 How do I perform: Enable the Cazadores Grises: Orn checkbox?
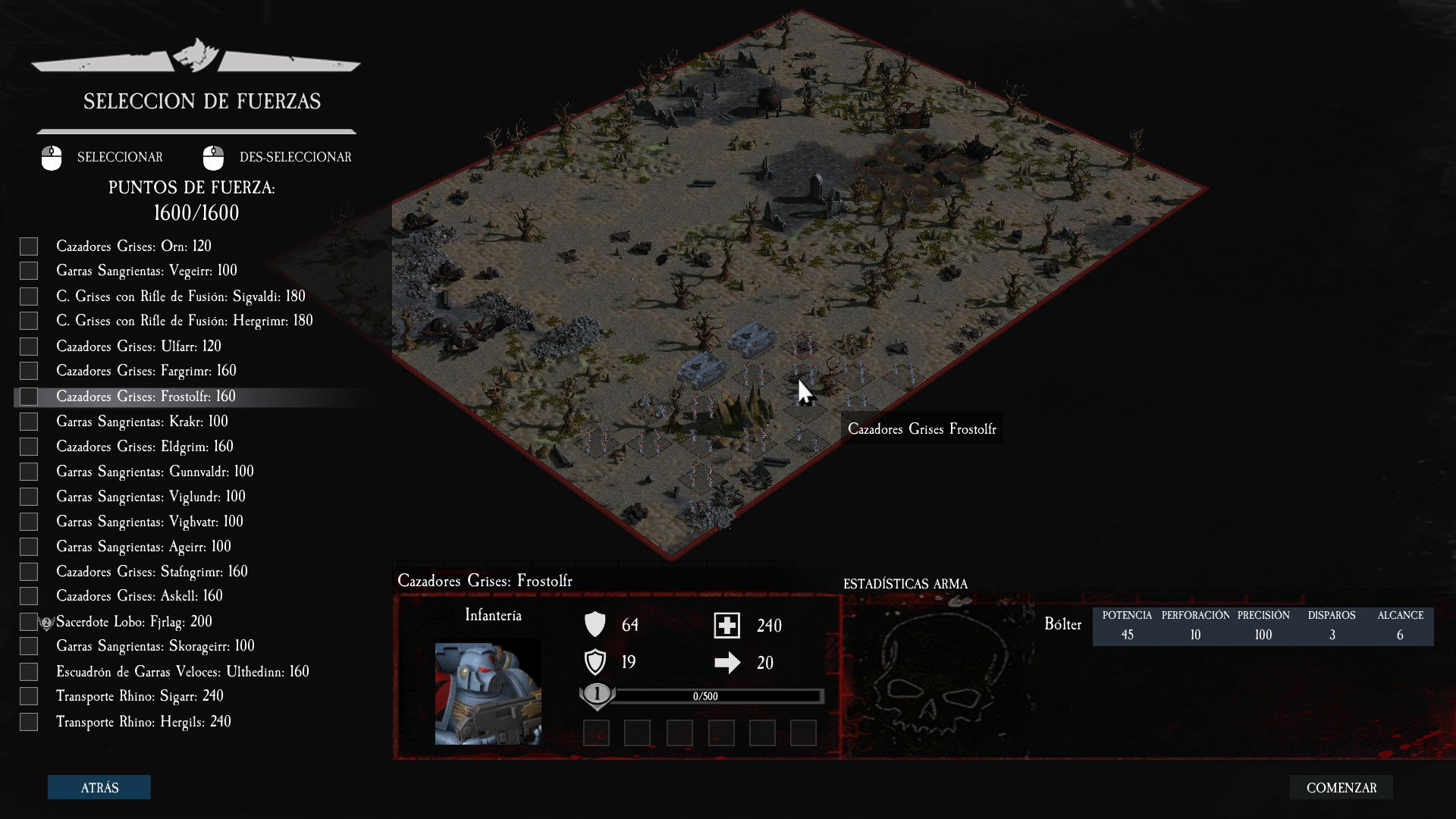[x=29, y=246]
